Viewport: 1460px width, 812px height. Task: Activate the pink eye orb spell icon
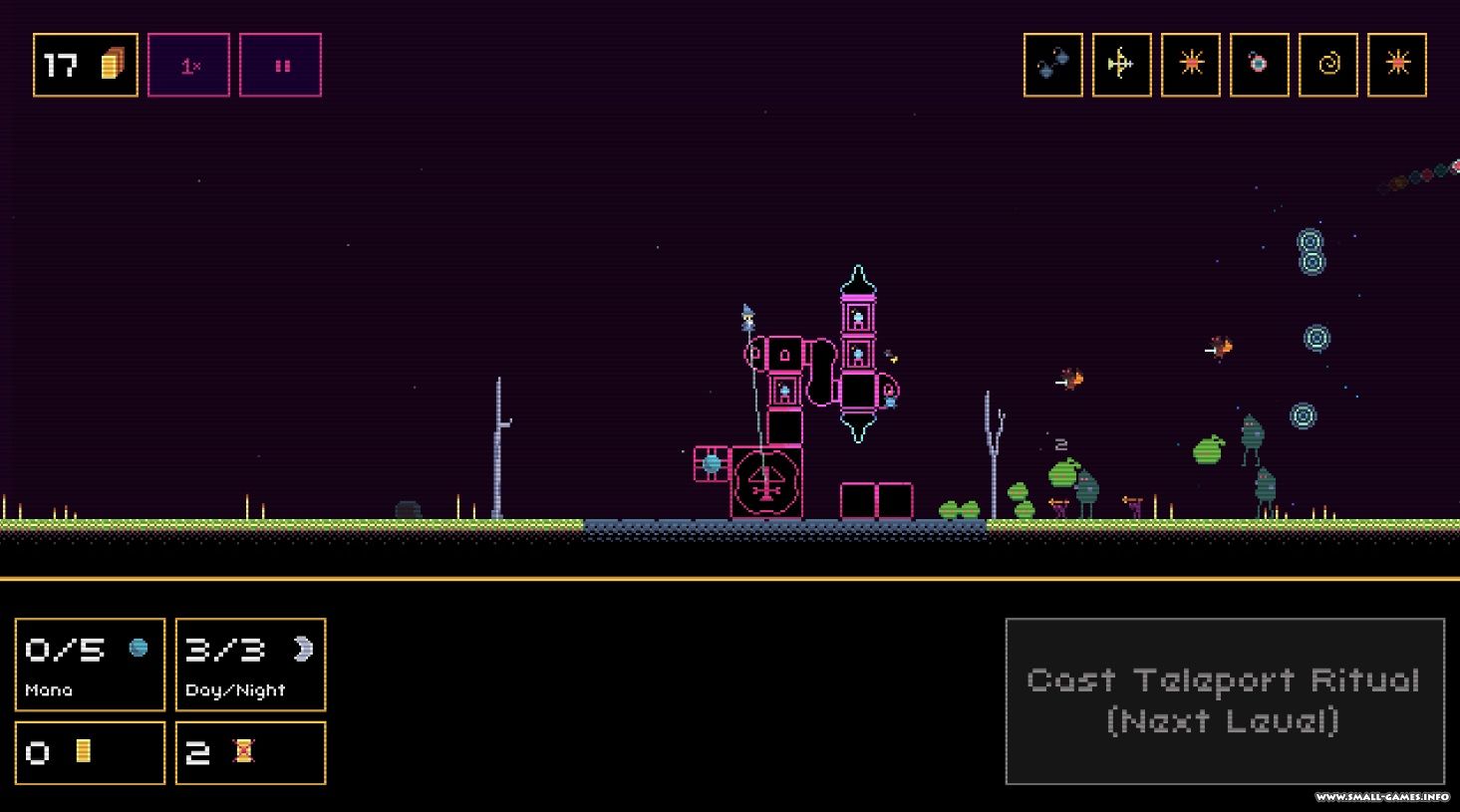coord(1259,65)
